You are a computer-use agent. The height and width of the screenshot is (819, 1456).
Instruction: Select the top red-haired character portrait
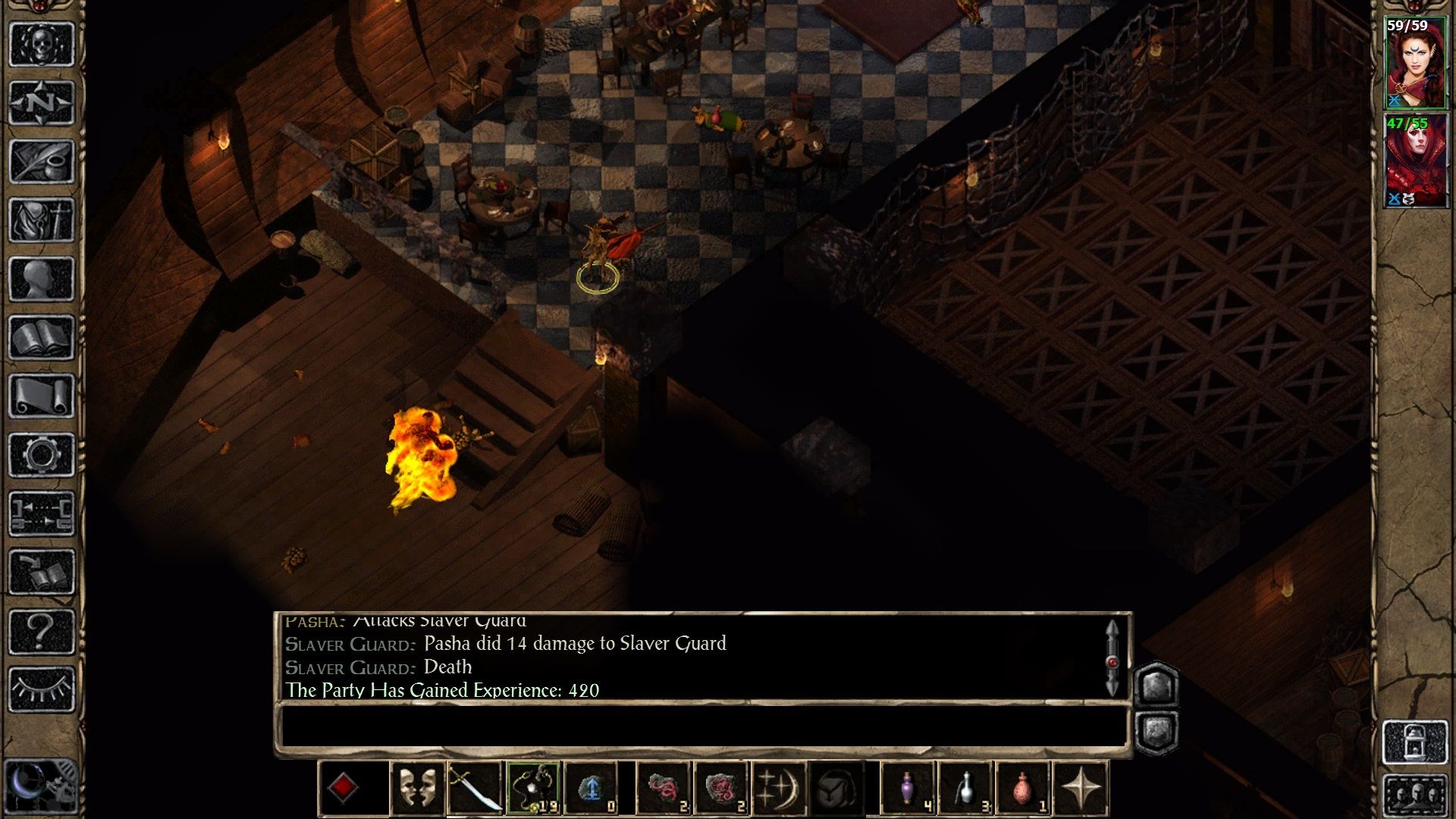point(1415,63)
